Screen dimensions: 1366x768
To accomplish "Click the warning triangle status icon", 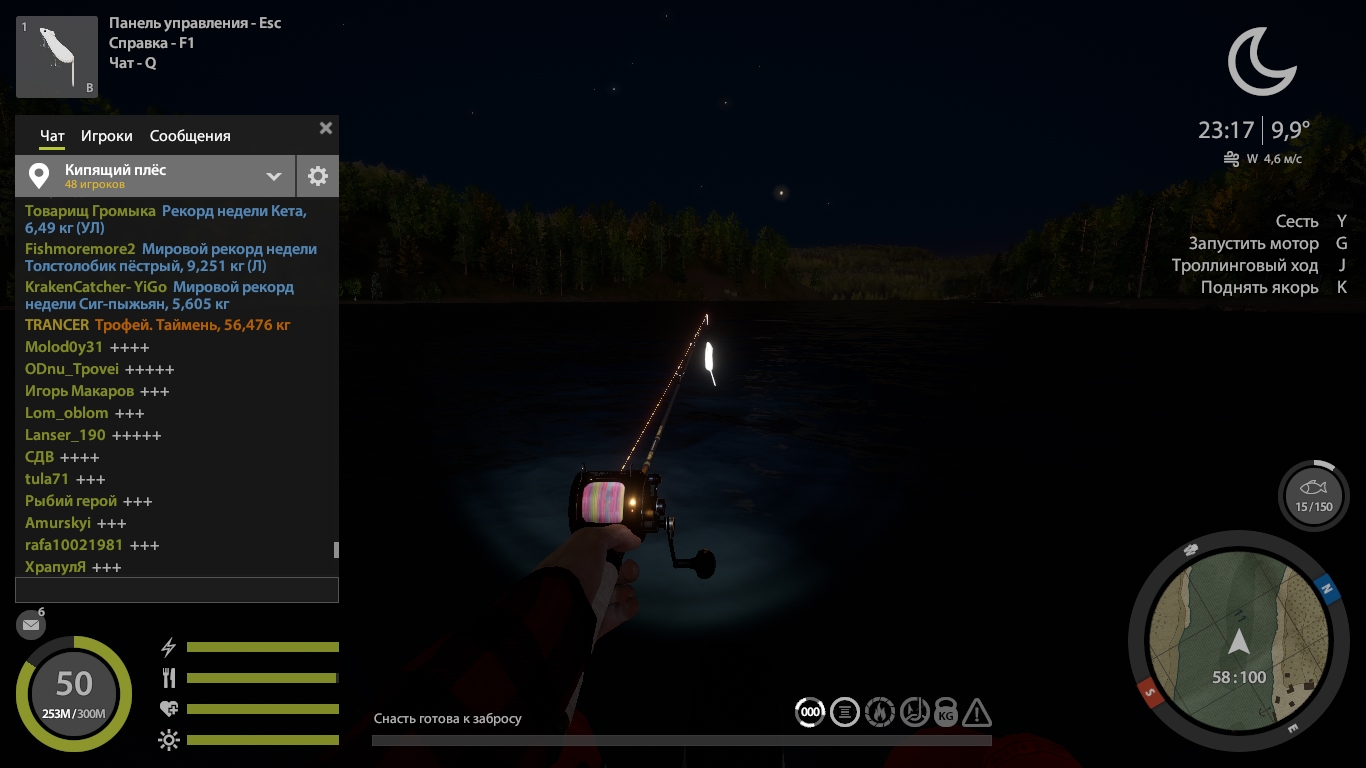I will pos(977,713).
